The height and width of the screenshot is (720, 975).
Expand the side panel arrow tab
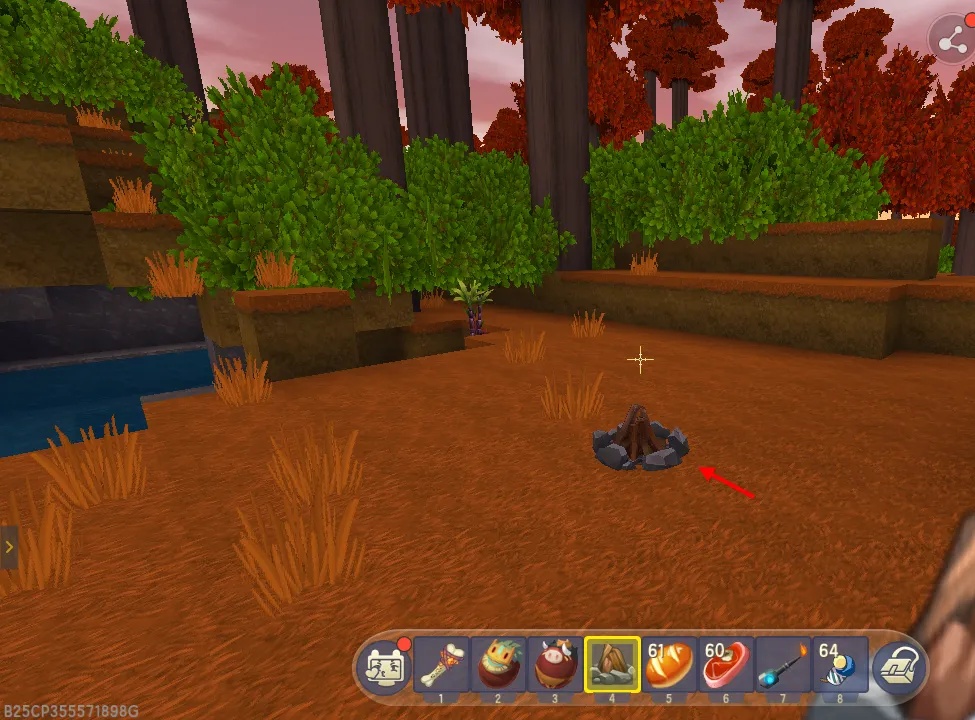(9, 547)
